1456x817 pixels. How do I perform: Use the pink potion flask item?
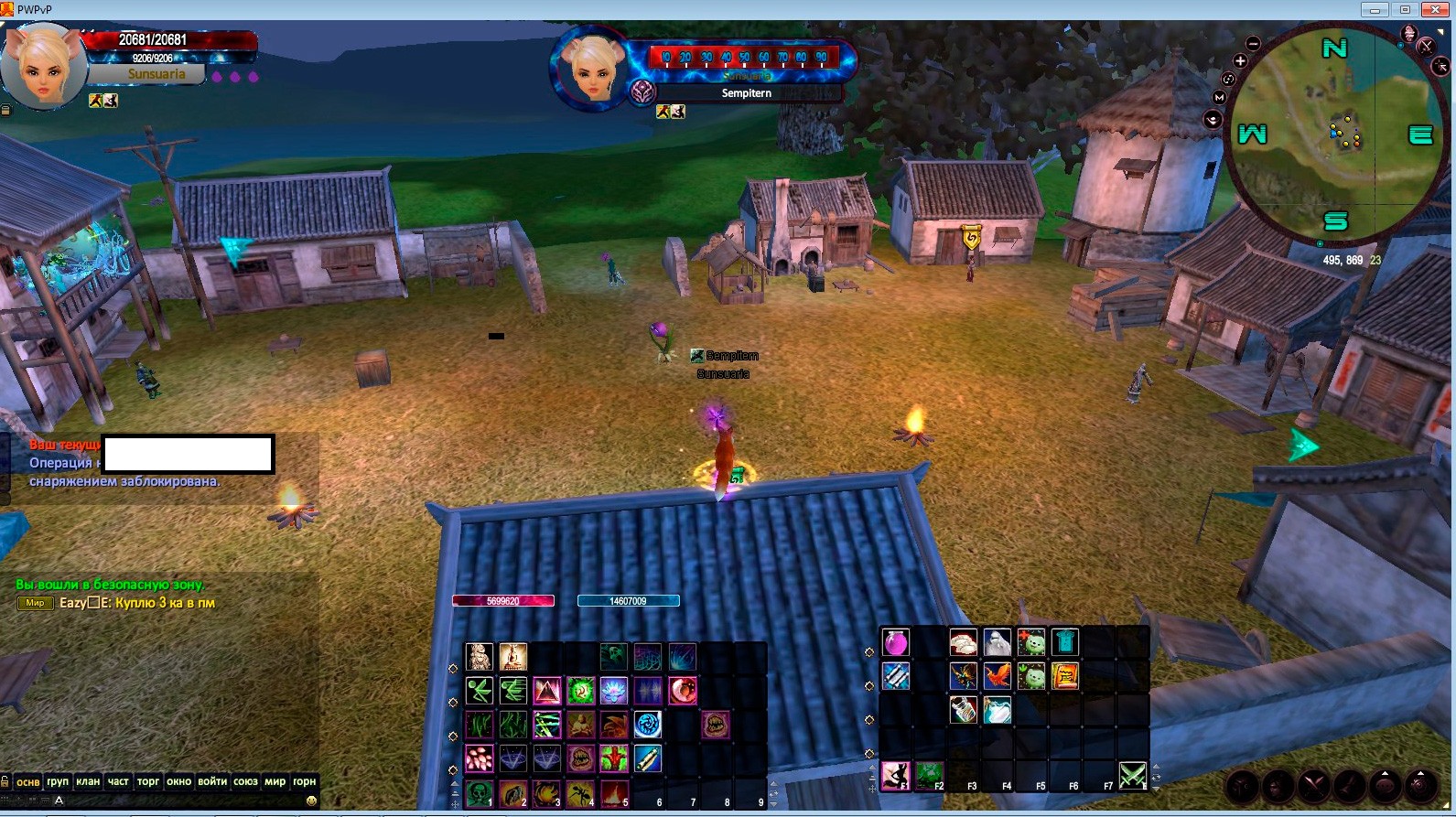point(896,642)
